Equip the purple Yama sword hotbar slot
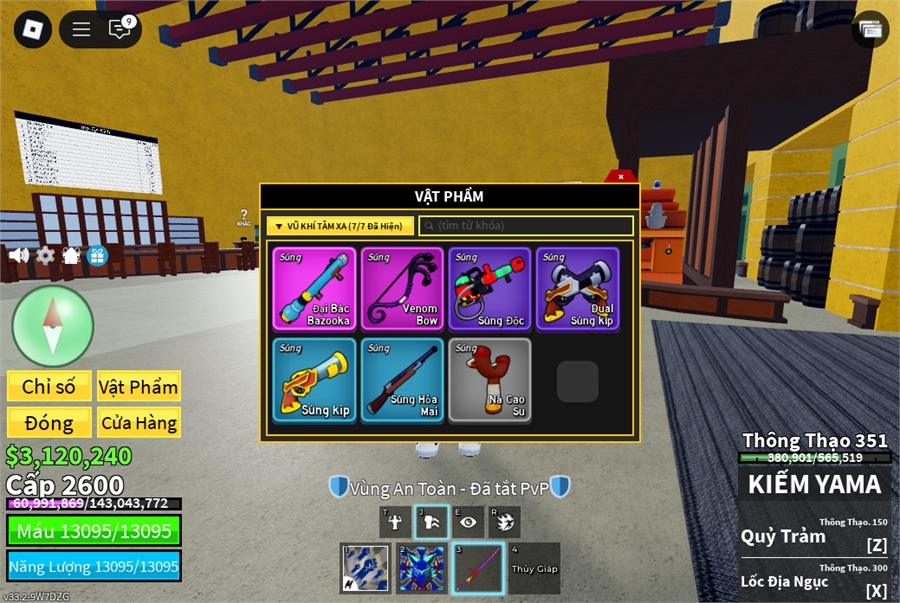Viewport: 900px width, 603px height. click(477, 568)
